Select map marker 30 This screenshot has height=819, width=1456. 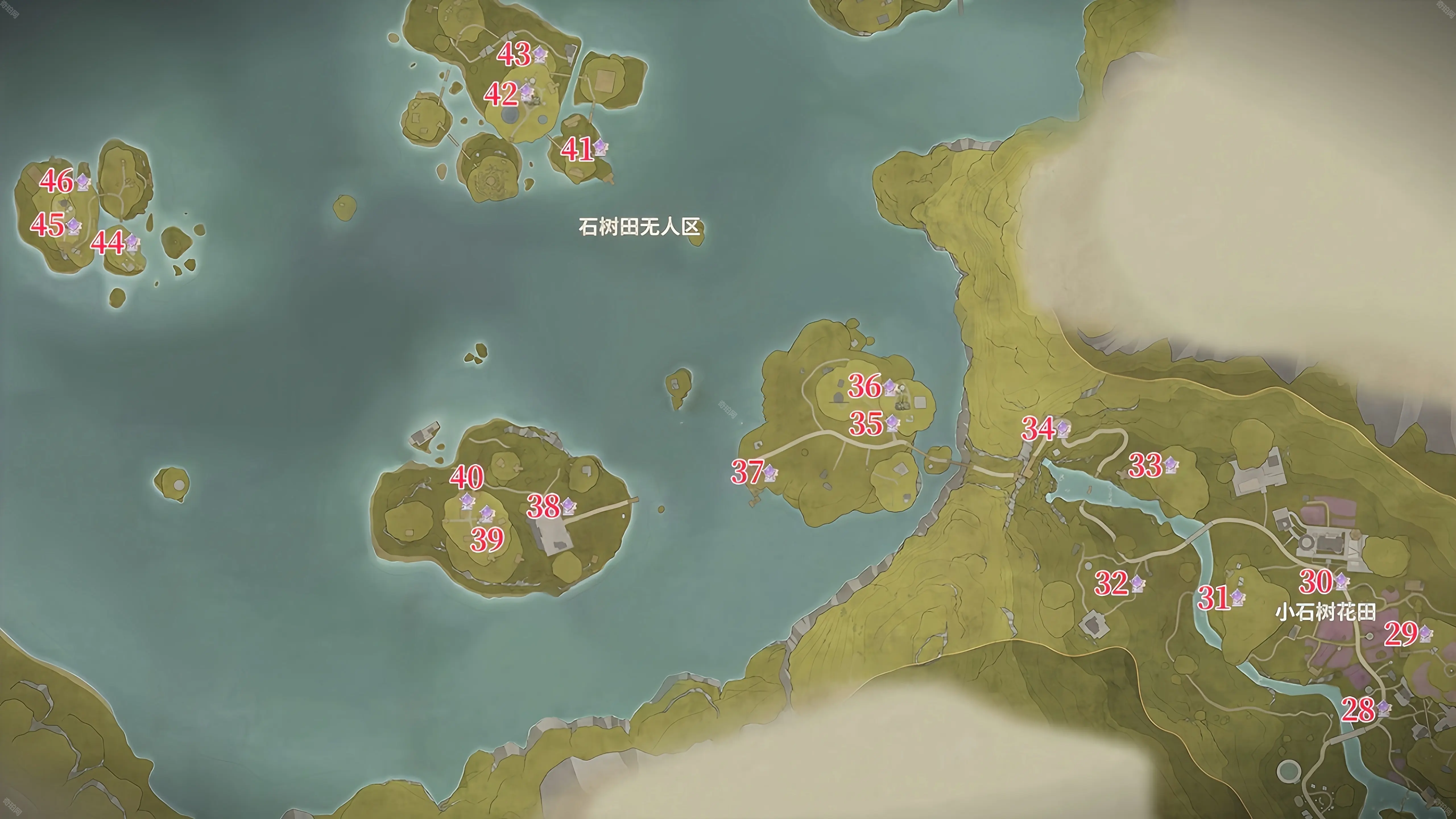click(1341, 582)
